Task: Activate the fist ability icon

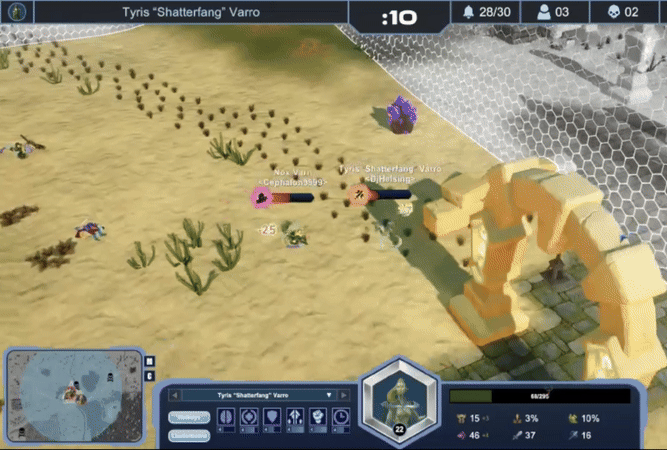Action: [x=318, y=416]
